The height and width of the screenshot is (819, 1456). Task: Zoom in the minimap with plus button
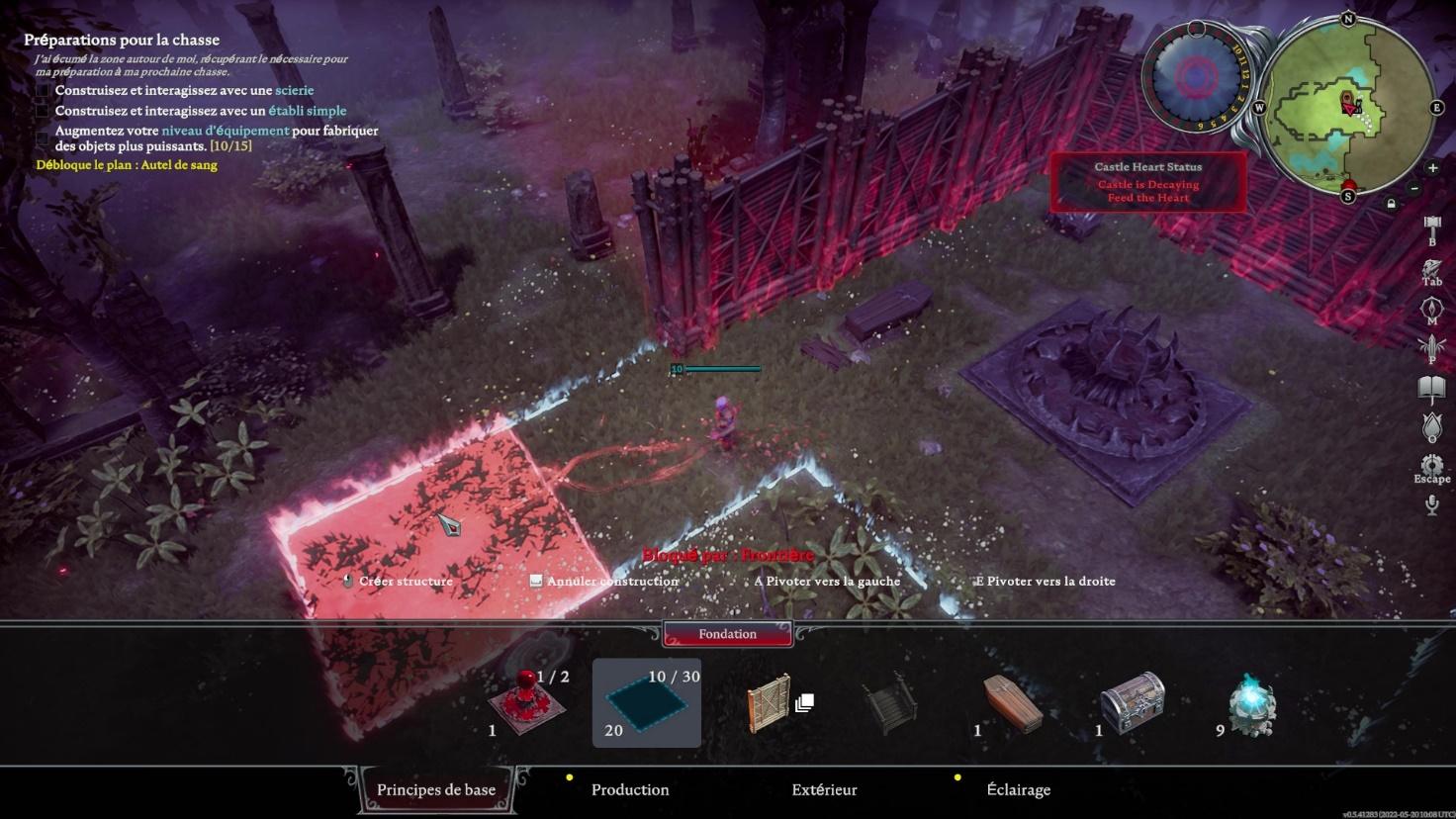(1431, 167)
